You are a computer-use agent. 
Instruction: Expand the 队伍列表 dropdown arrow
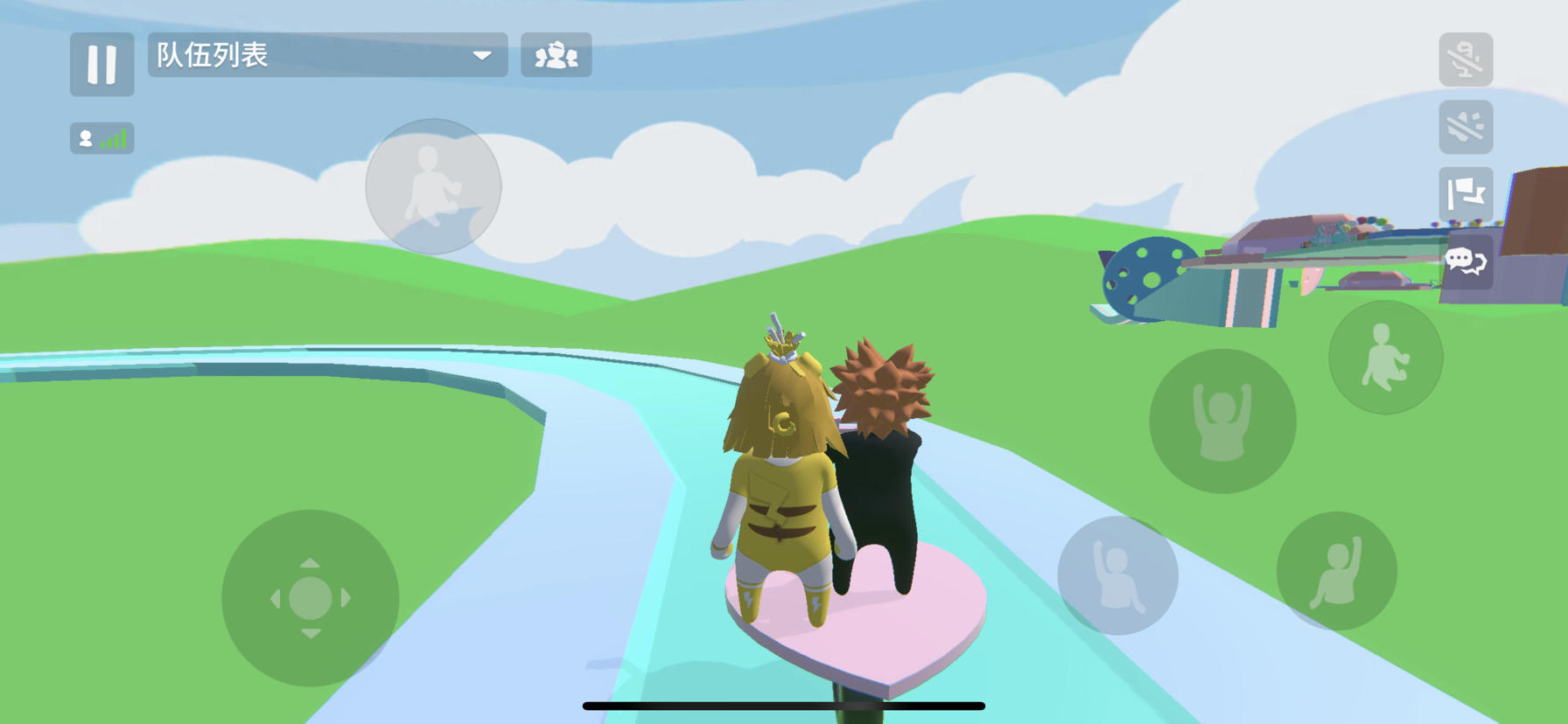(x=482, y=55)
